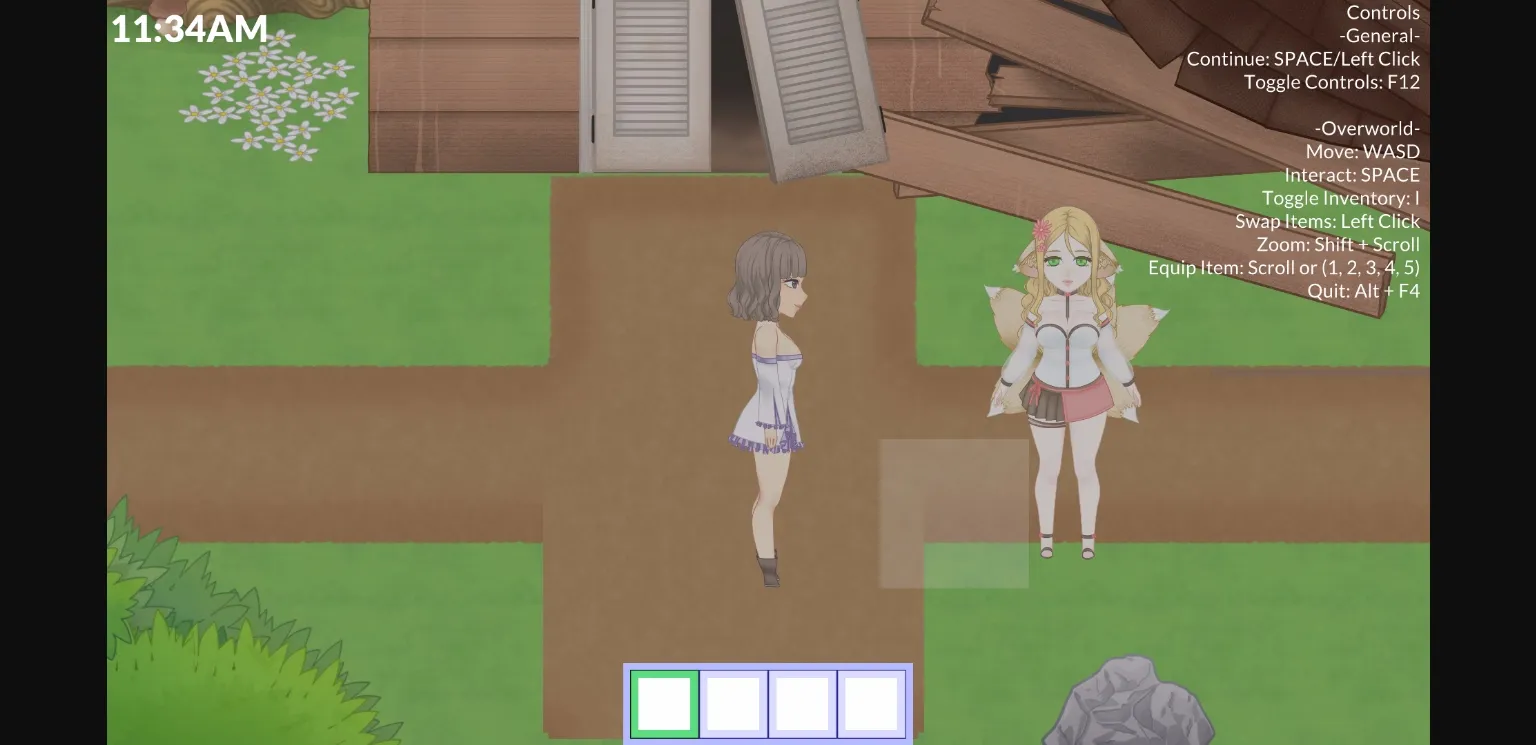1536x745 pixels.
Task: Select the third hotbar slot
Action: 801,703
